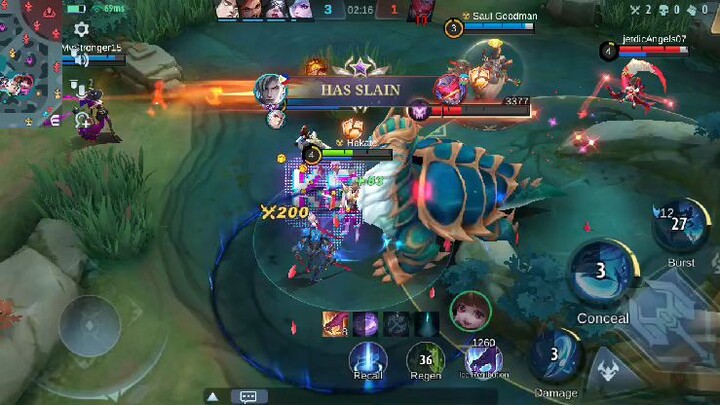This screenshot has width=720, height=405.
Task: Cast the Ice Retribution battle spell
Action: pyautogui.click(x=484, y=359)
